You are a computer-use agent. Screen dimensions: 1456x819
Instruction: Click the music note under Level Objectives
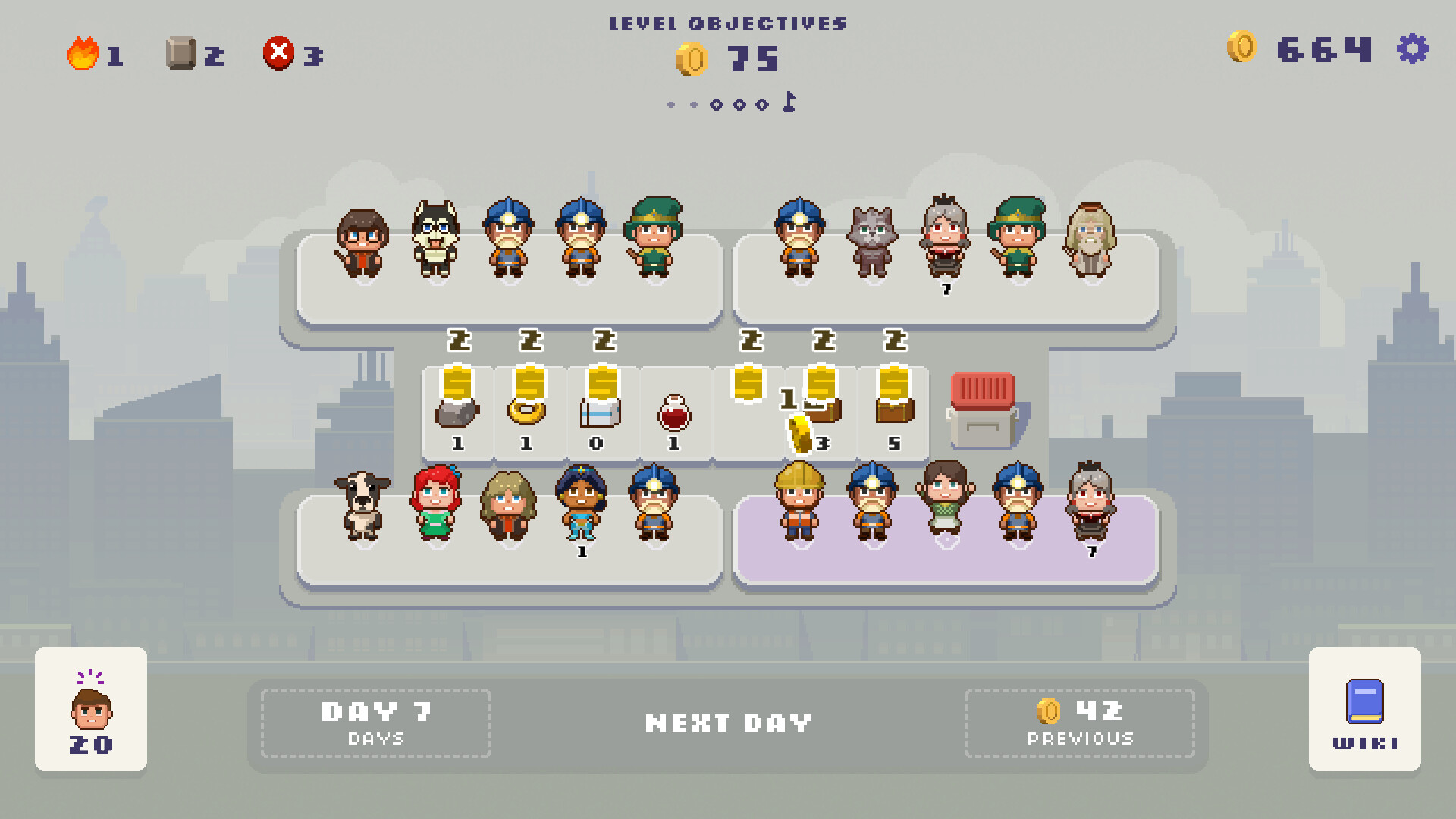coord(789,102)
